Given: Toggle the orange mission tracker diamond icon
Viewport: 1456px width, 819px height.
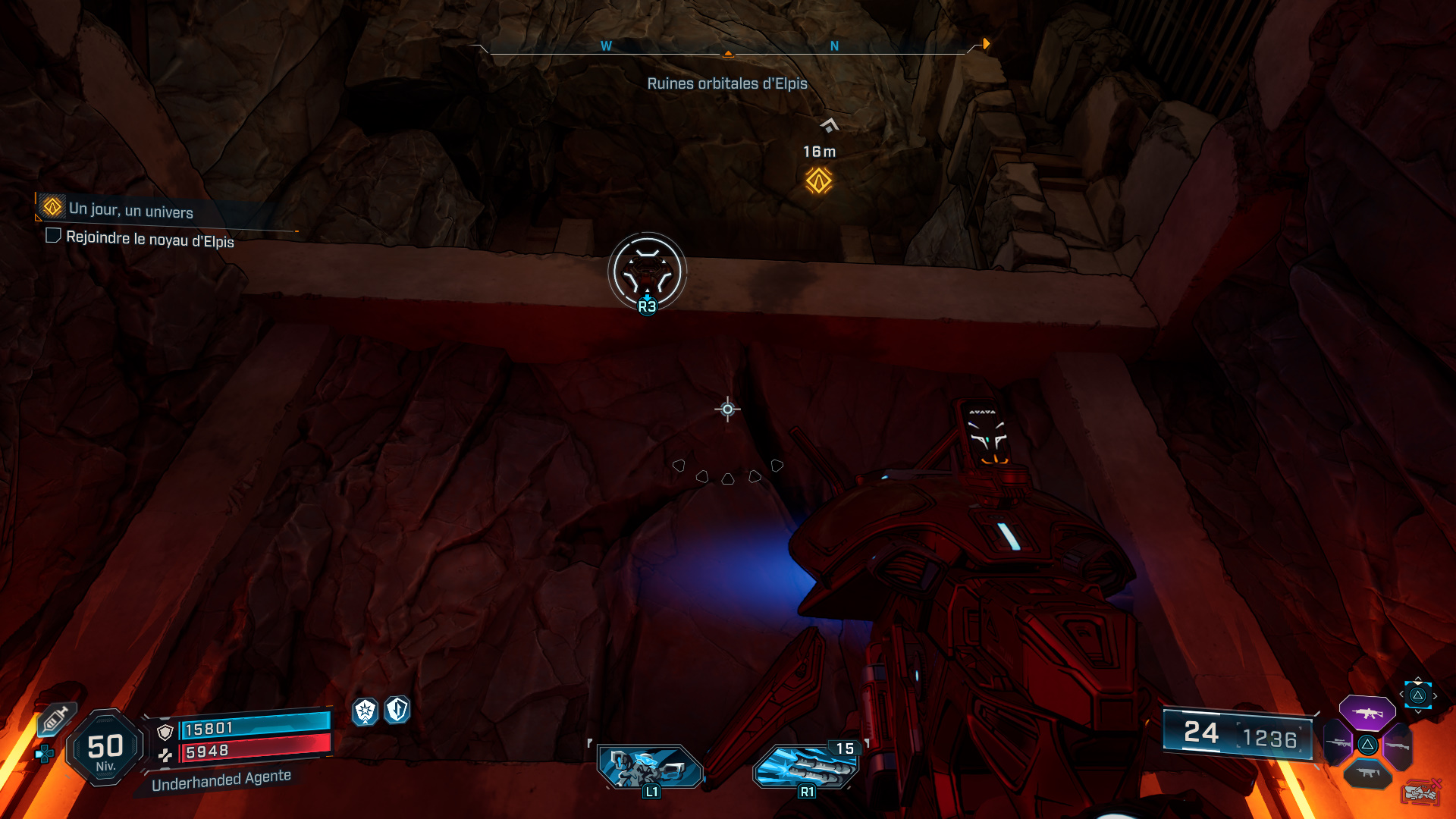Looking at the screenshot, I should click(x=51, y=208).
